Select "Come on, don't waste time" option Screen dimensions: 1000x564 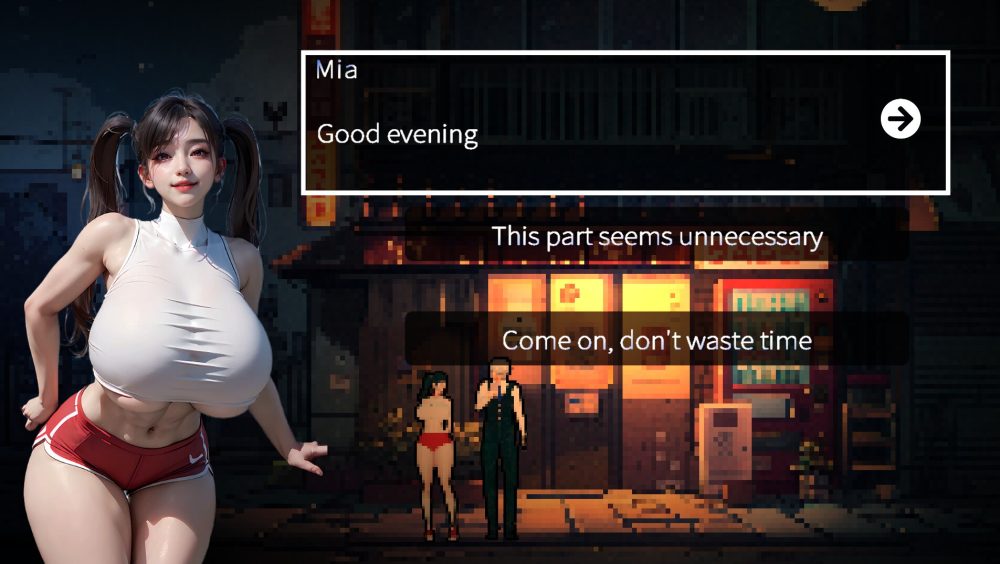pos(657,341)
